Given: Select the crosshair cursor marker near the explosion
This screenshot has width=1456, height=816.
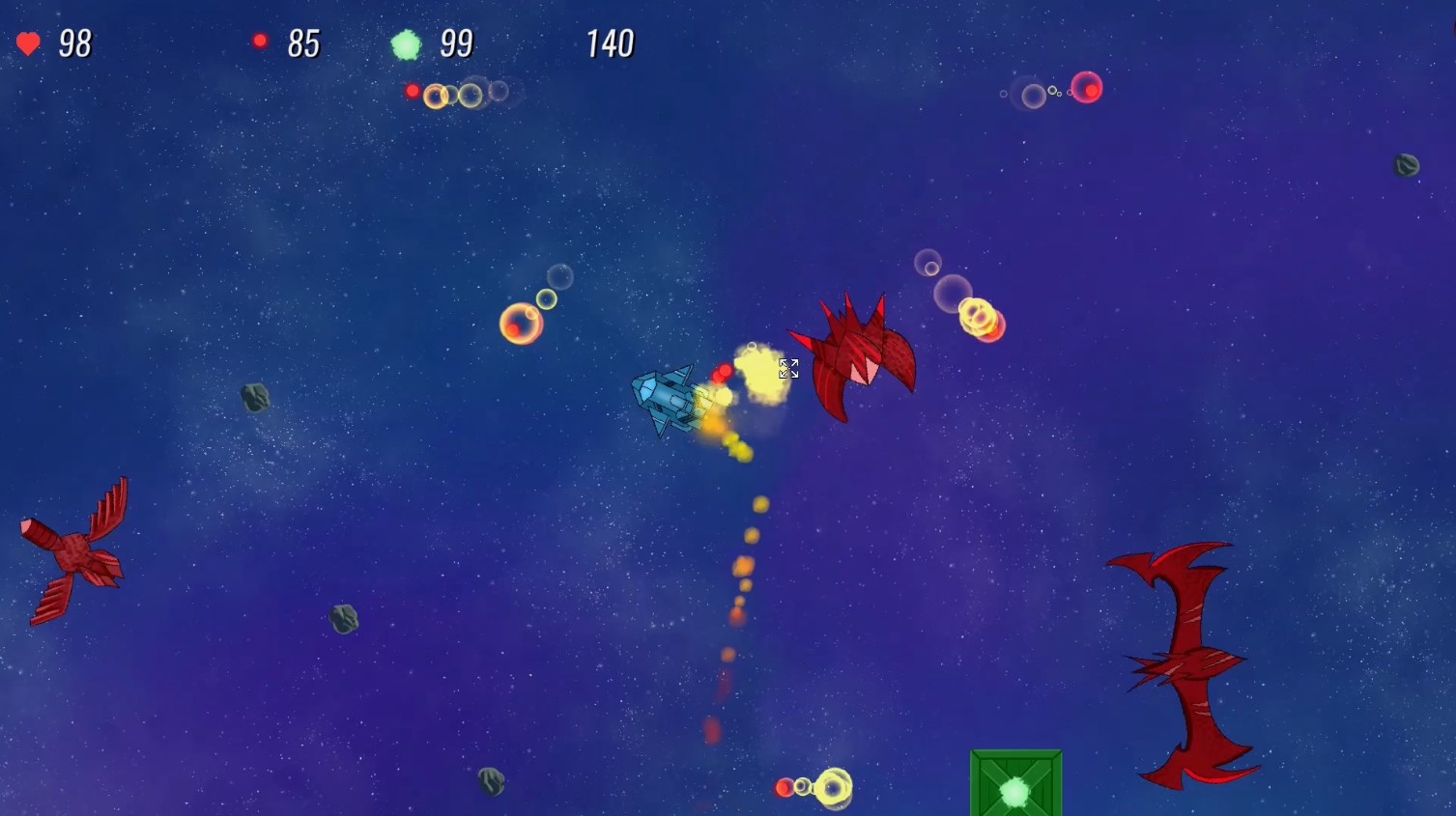Looking at the screenshot, I should pyautogui.click(x=788, y=368).
